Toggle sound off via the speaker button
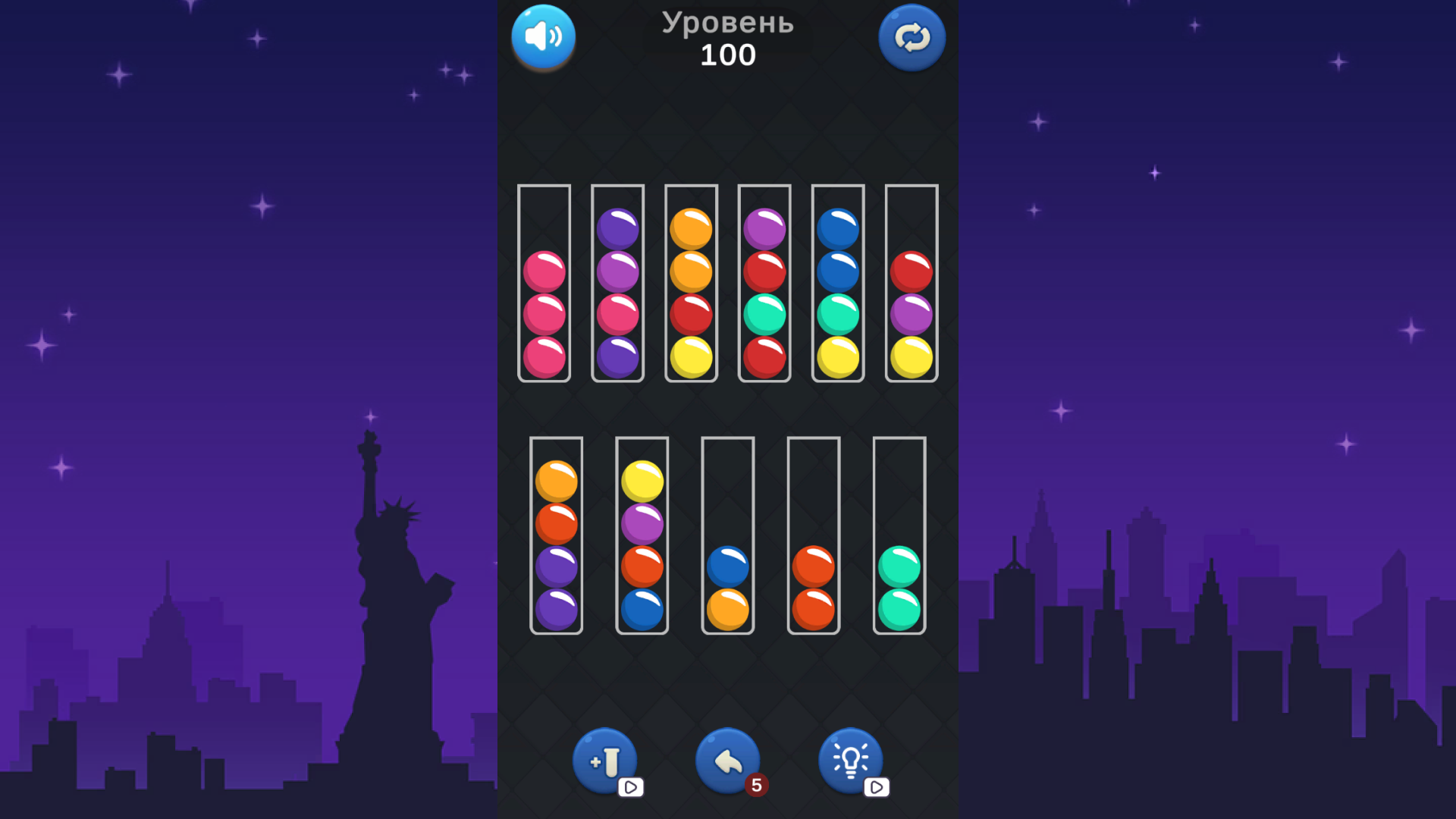Viewport: 1456px width, 819px height. [x=543, y=36]
